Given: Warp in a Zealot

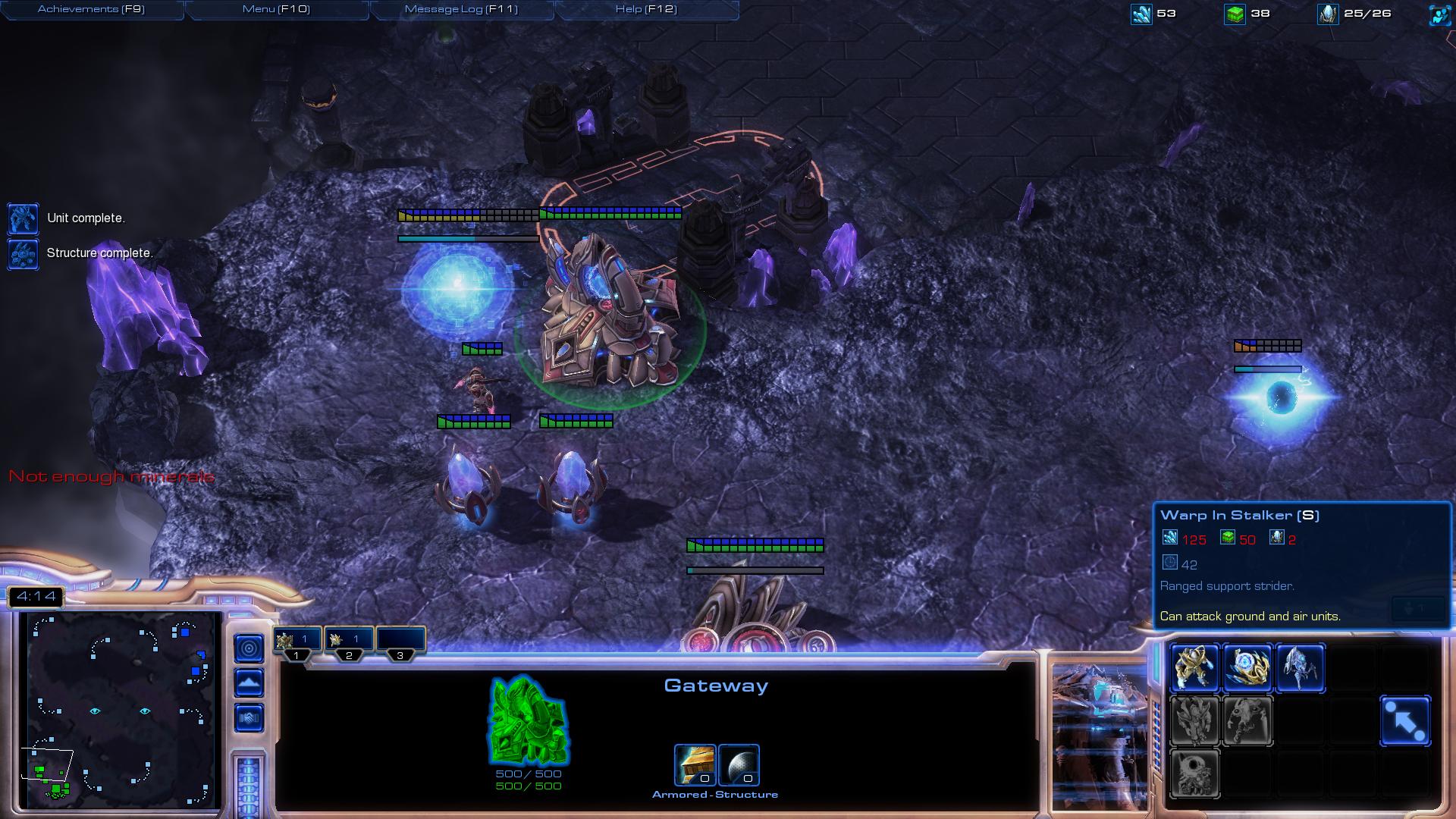Looking at the screenshot, I should tap(1194, 668).
